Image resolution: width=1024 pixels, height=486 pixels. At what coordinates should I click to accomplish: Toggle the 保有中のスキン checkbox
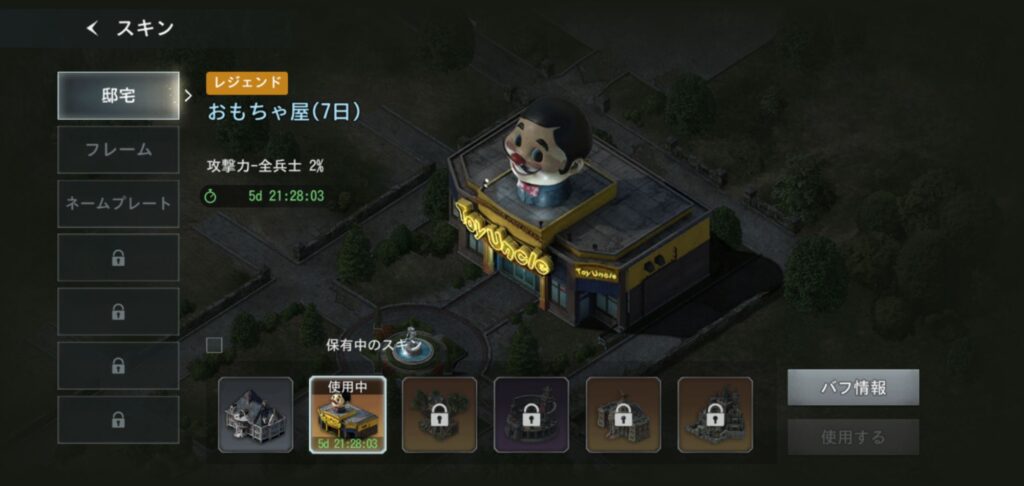point(214,345)
